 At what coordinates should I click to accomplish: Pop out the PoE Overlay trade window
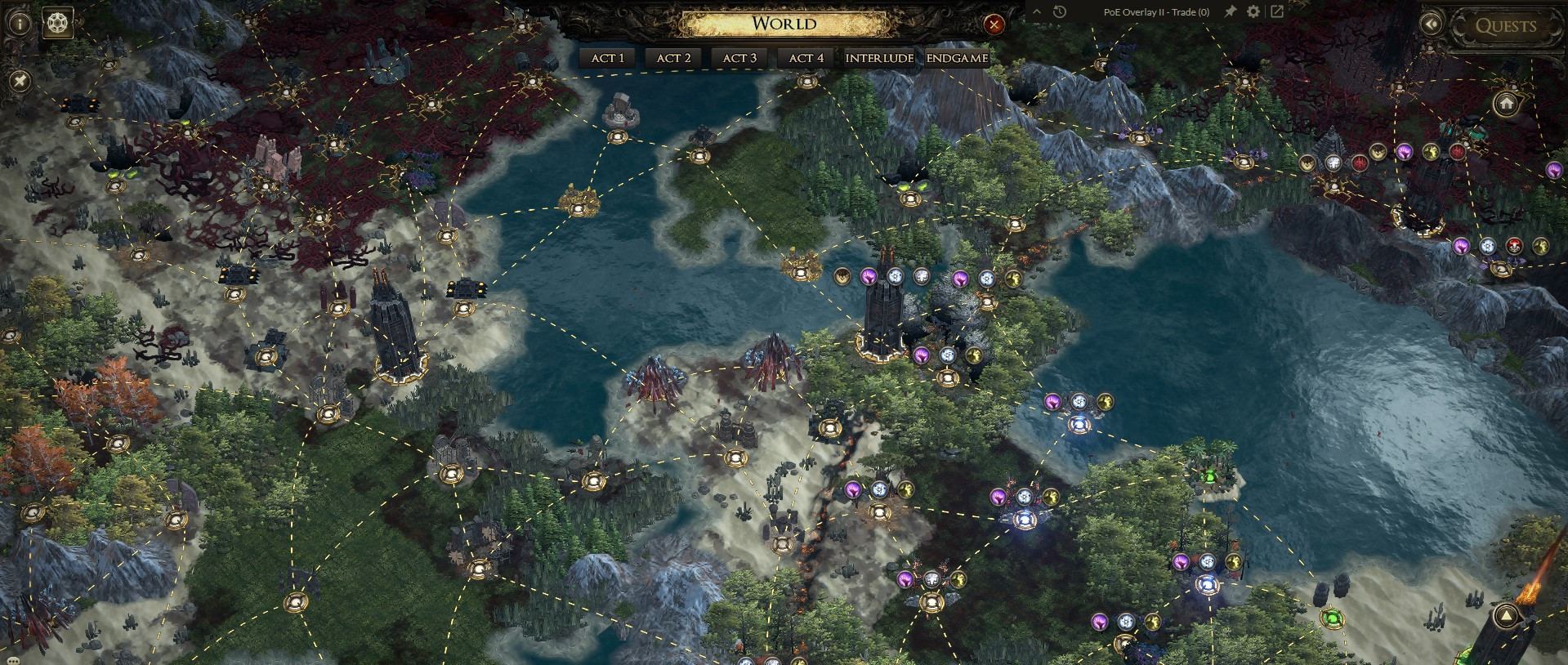[1276, 11]
